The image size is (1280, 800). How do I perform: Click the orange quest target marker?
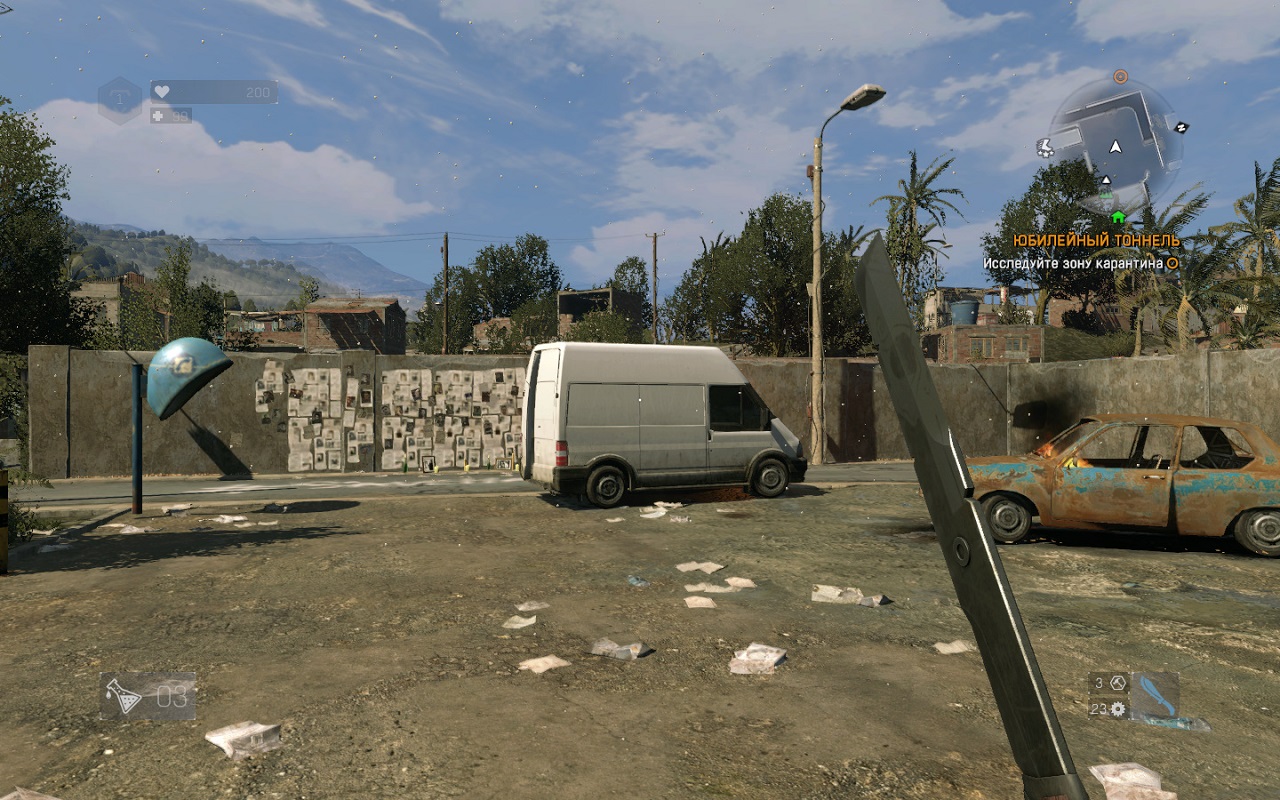coord(1120,76)
